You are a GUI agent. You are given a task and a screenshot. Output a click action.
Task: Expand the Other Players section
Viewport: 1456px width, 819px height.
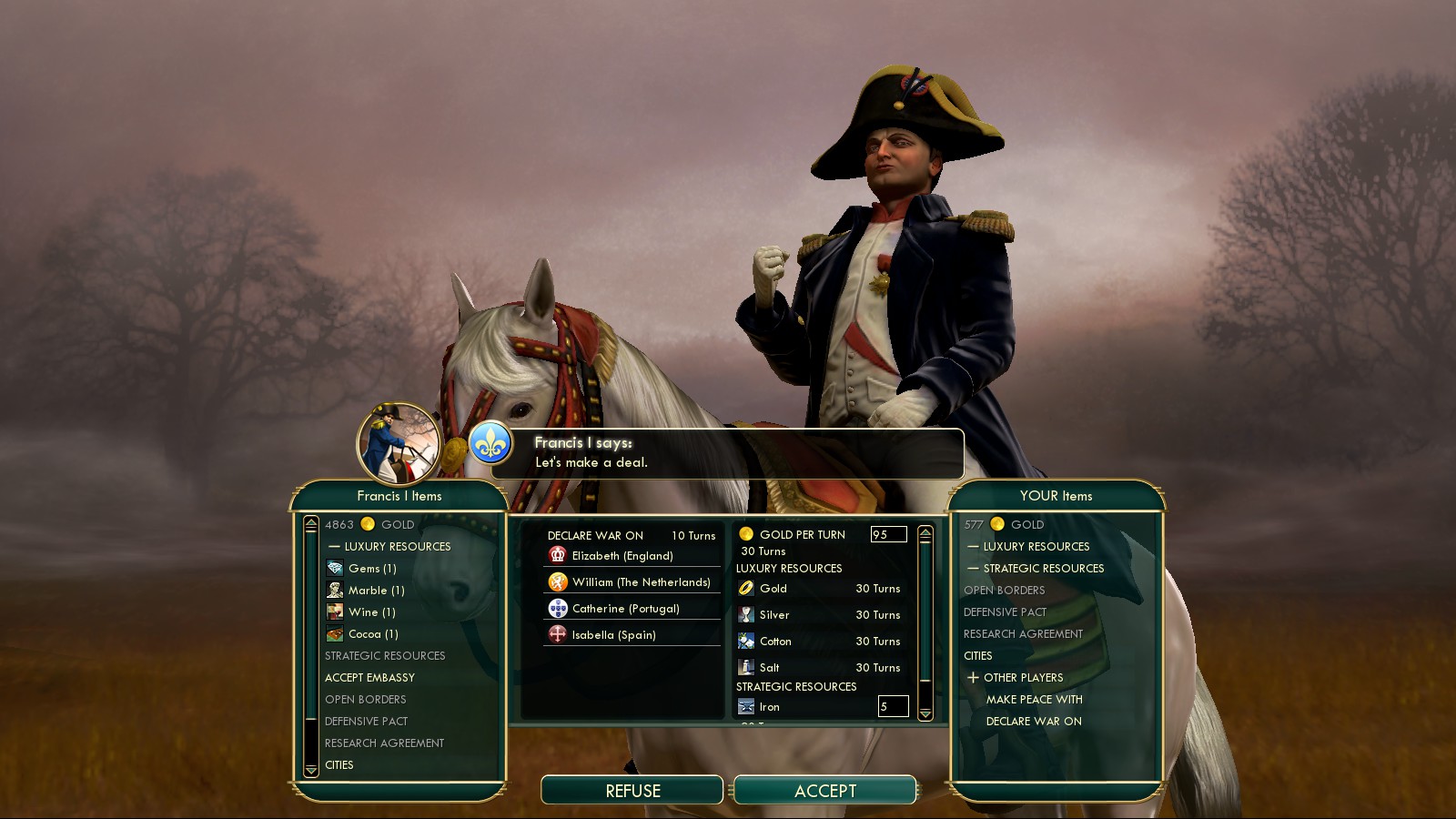point(973,678)
